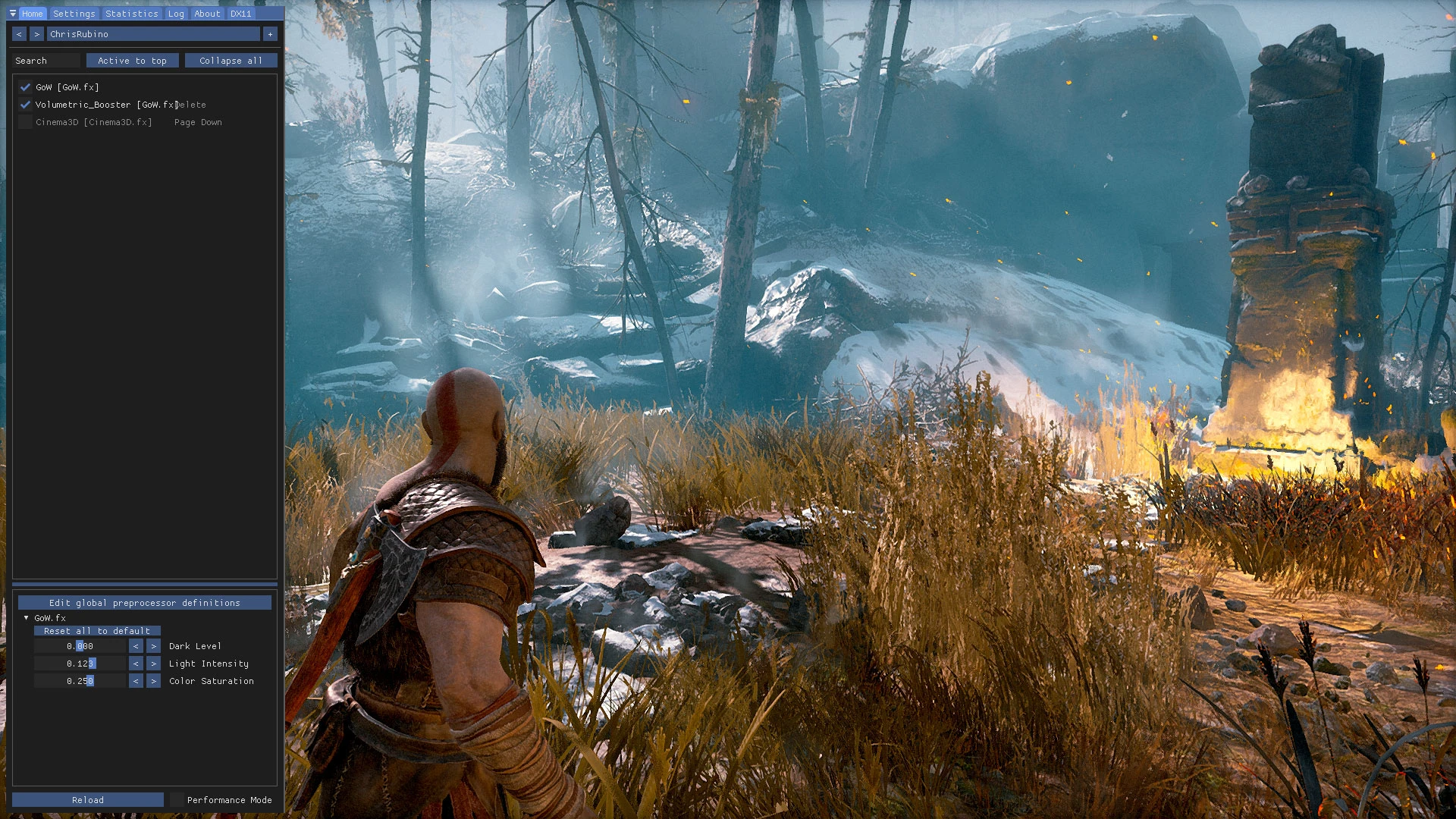The height and width of the screenshot is (819, 1456).
Task: Click inside the Search field
Action: tap(45, 60)
